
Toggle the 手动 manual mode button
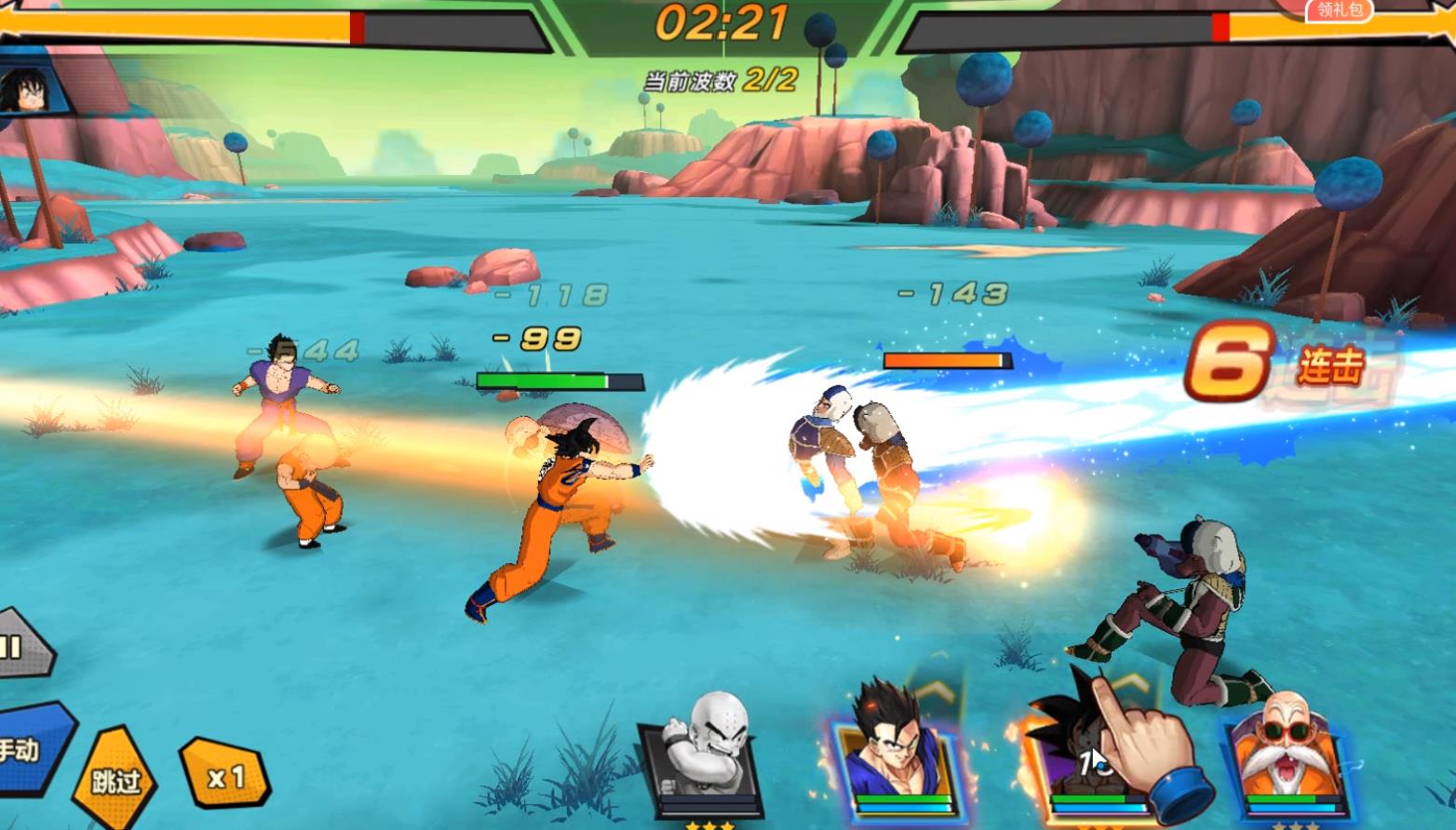[26, 750]
